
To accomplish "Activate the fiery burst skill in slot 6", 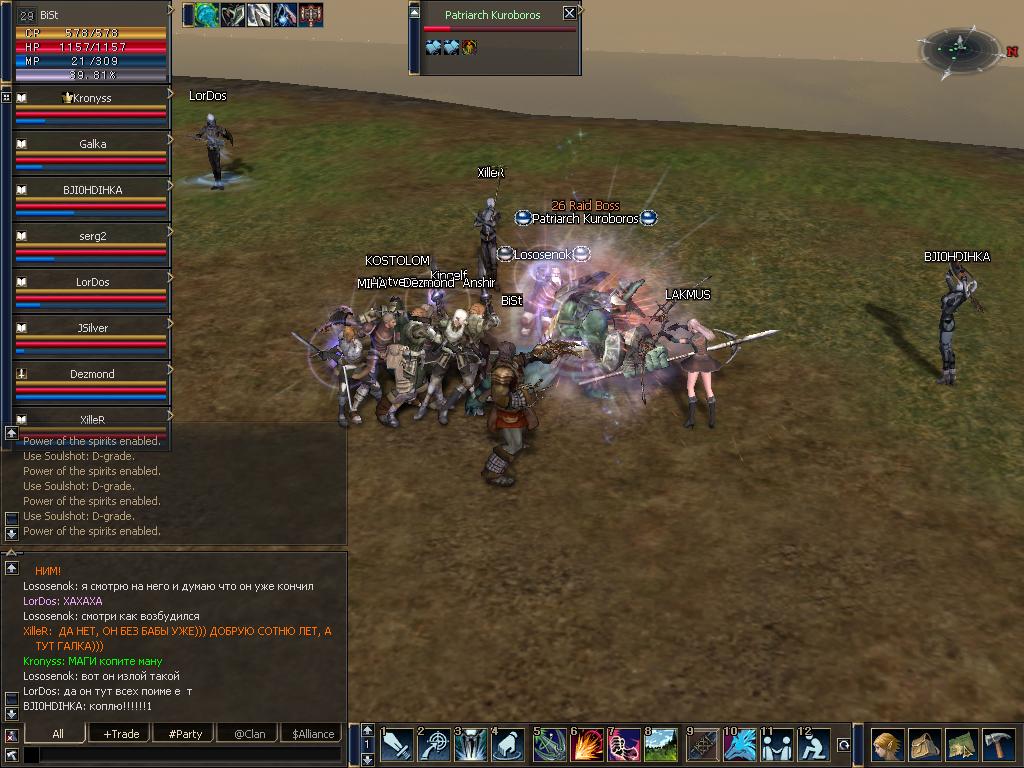I will tap(588, 745).
